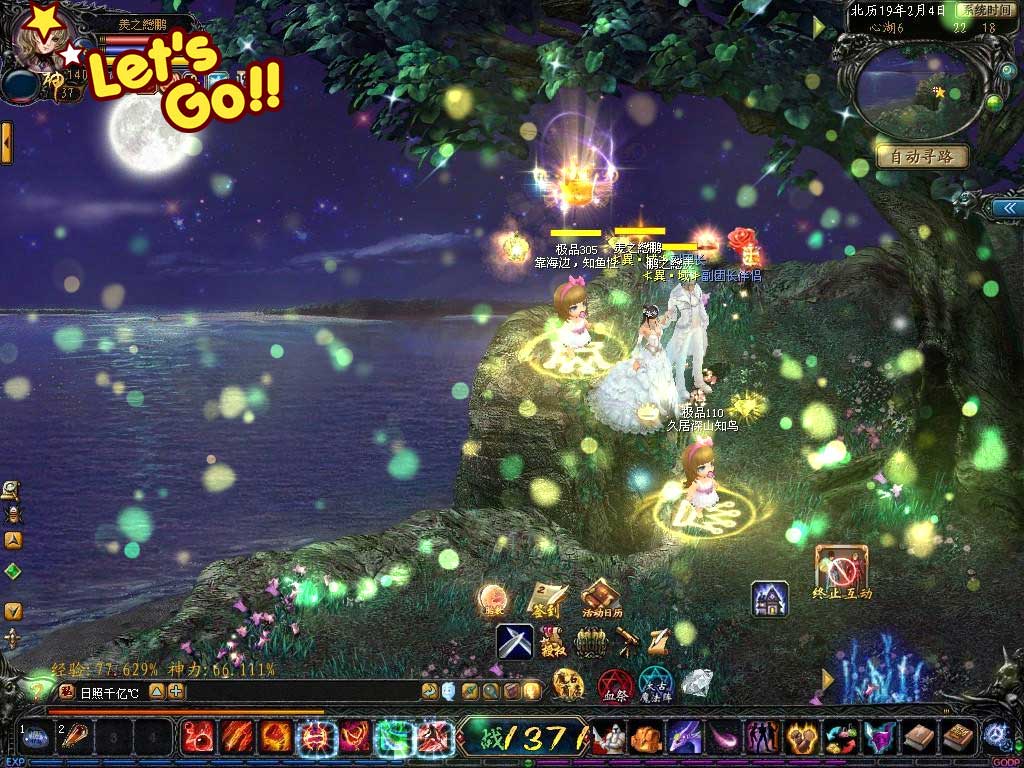Click the crossed swords icon

tap(515, 642)
